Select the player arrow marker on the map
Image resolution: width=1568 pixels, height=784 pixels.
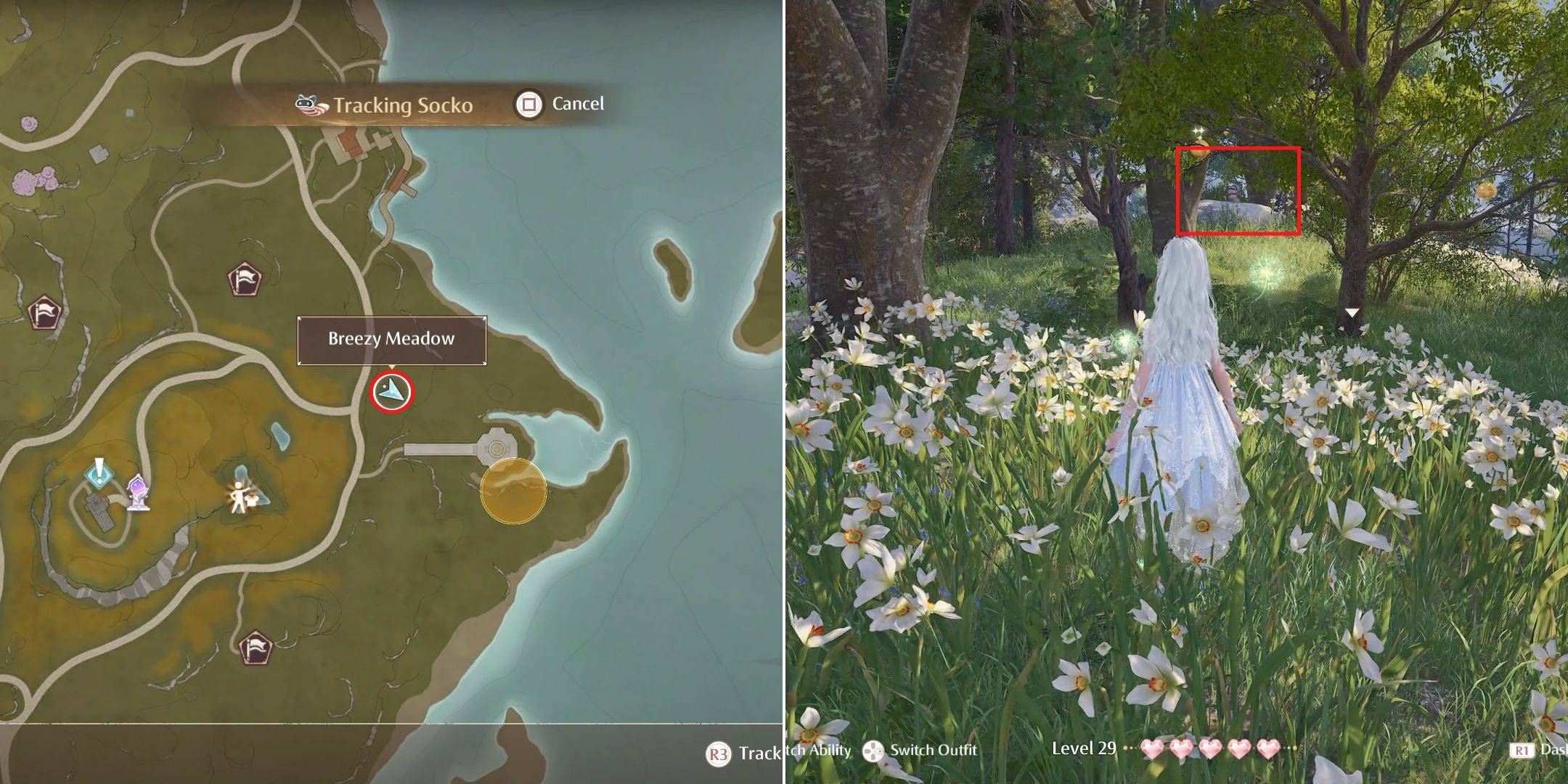click(392, 392)
